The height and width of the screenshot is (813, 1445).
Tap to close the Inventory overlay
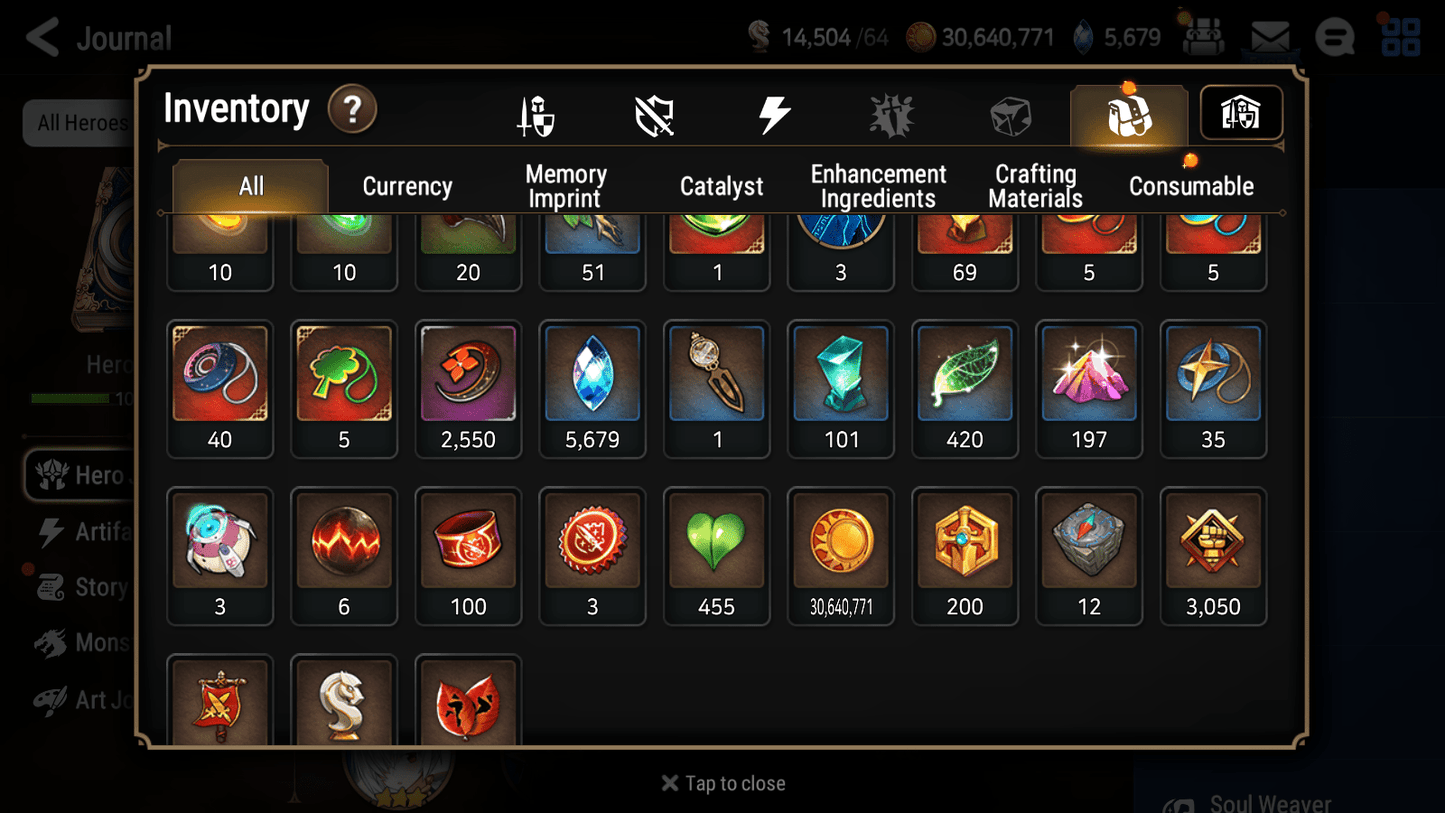click(722, 783)
